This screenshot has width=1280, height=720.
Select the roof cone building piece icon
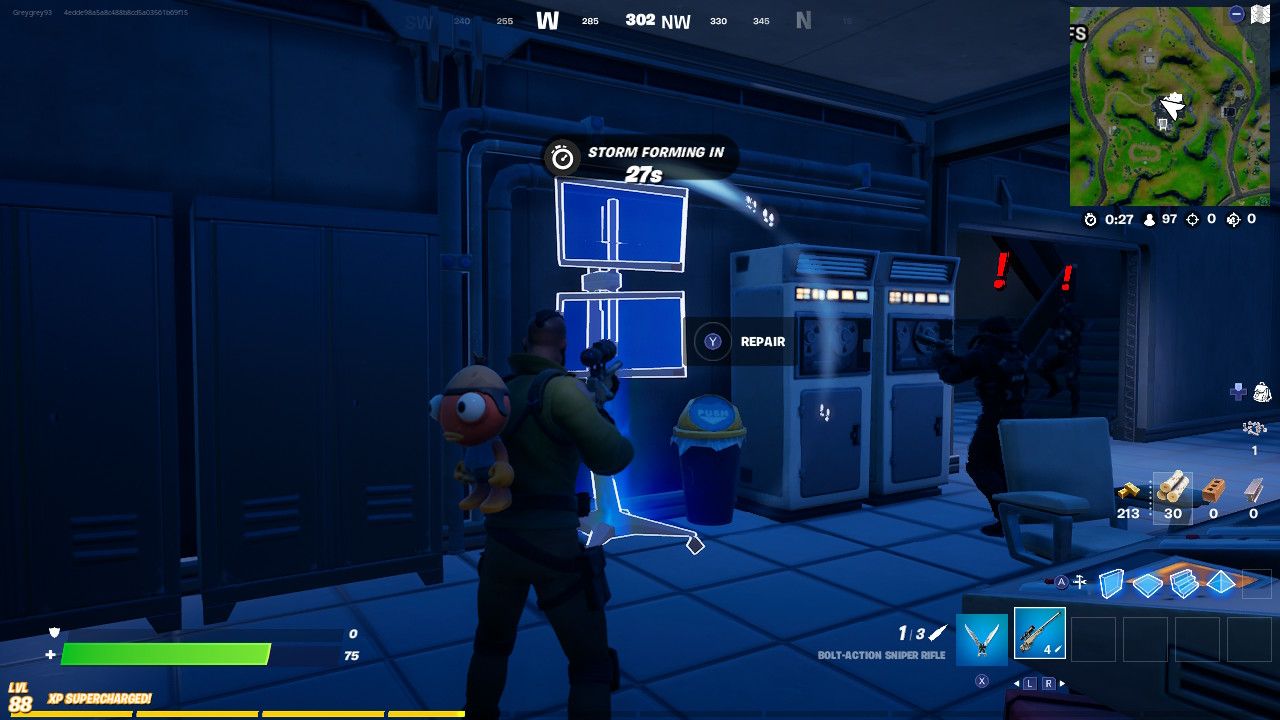(1220, 583)
